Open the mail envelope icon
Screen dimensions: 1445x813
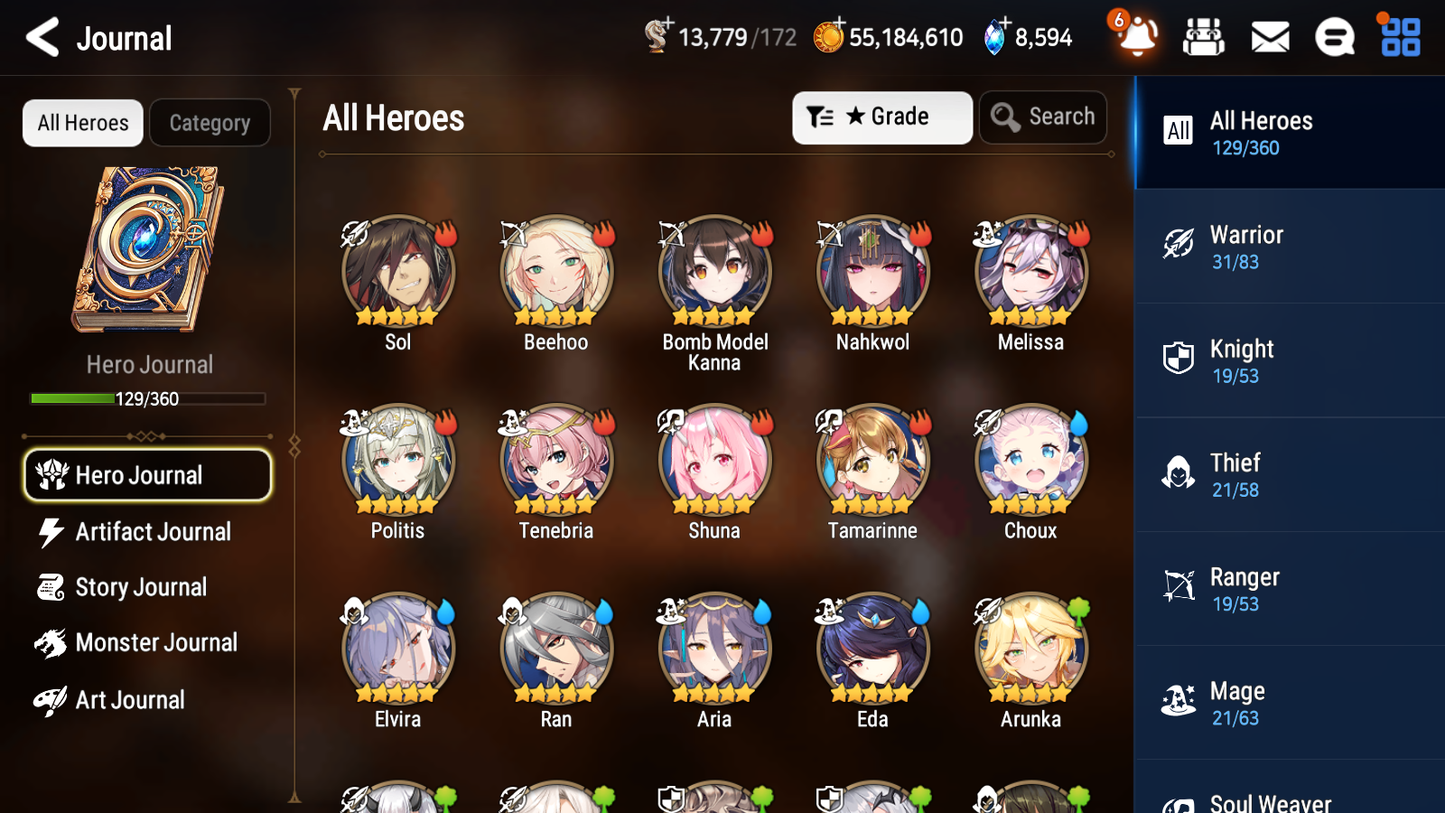1269,36
